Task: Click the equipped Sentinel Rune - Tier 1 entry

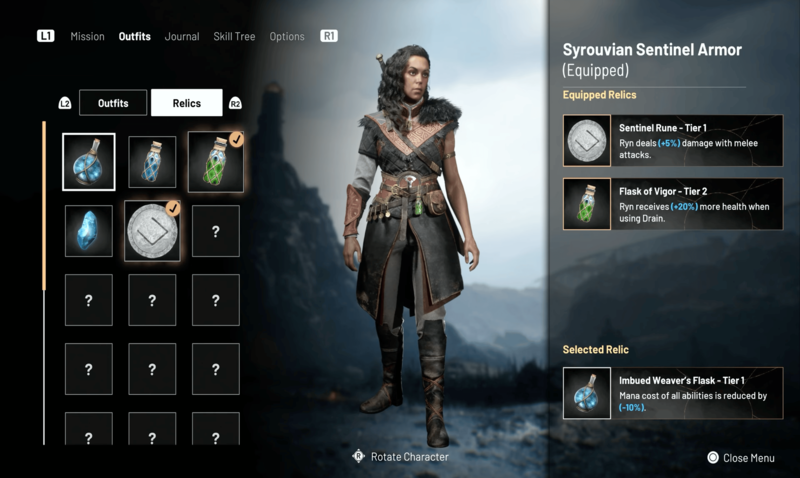Action: pos(672,139)
